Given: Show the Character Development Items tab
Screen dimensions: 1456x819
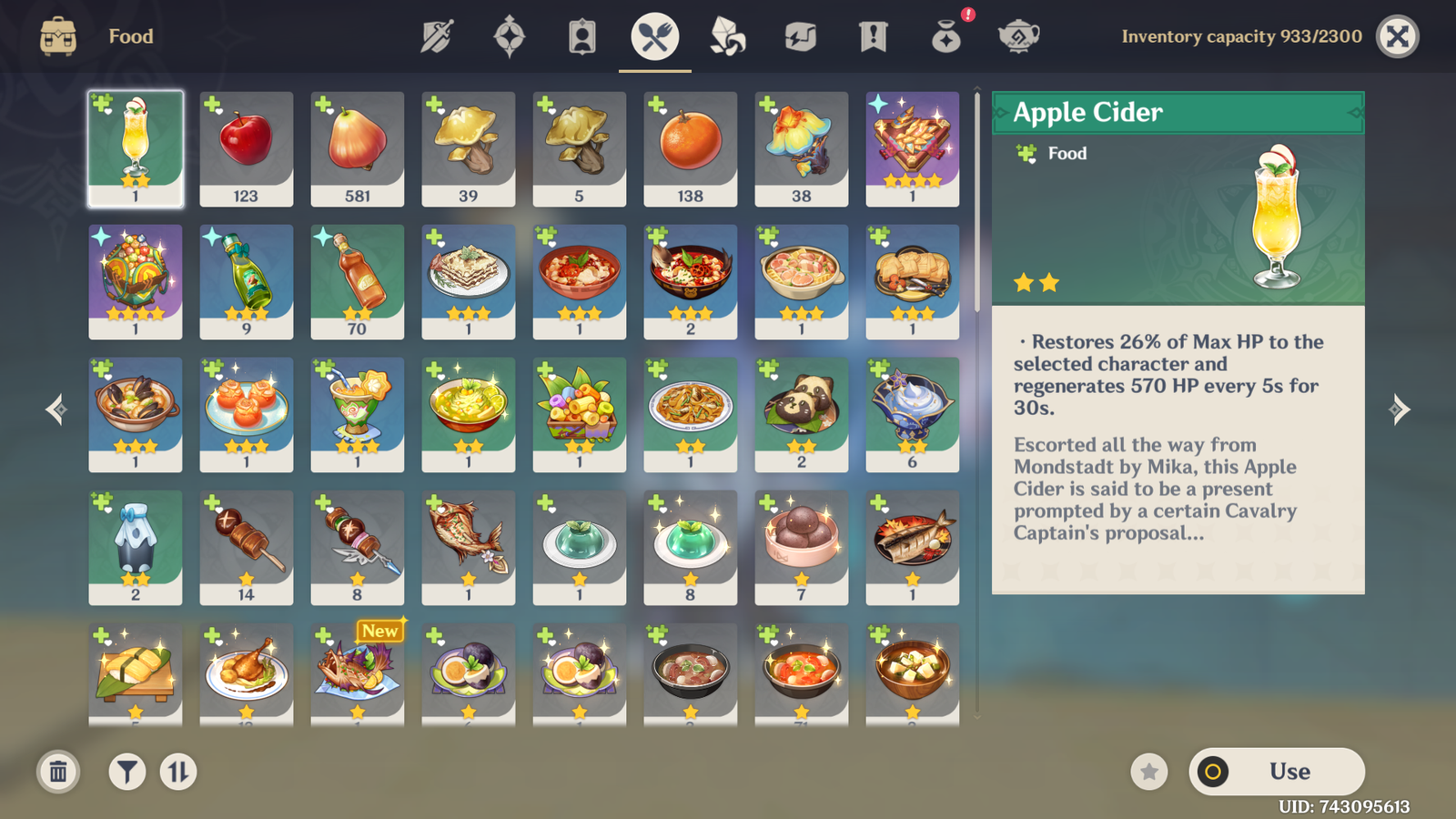Looking at the screenshot, I should (582, 37).
